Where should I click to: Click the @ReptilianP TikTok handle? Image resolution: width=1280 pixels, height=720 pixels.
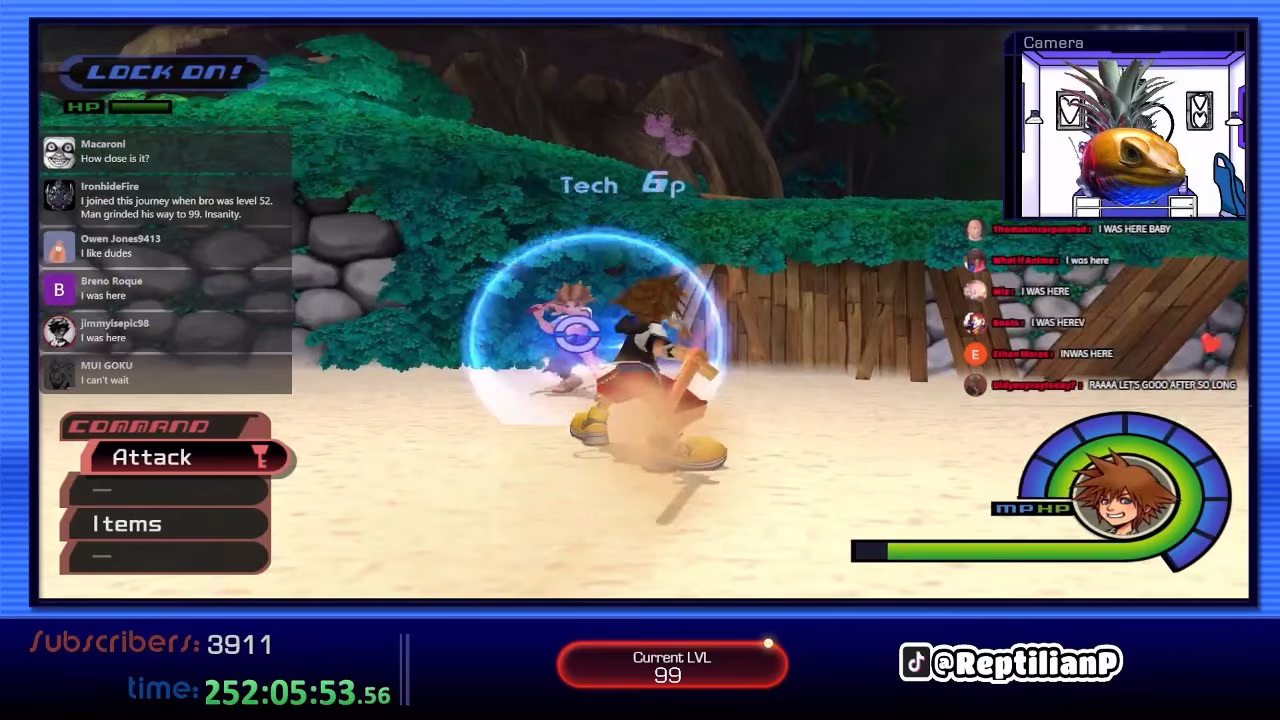(x=1012, y=662)
